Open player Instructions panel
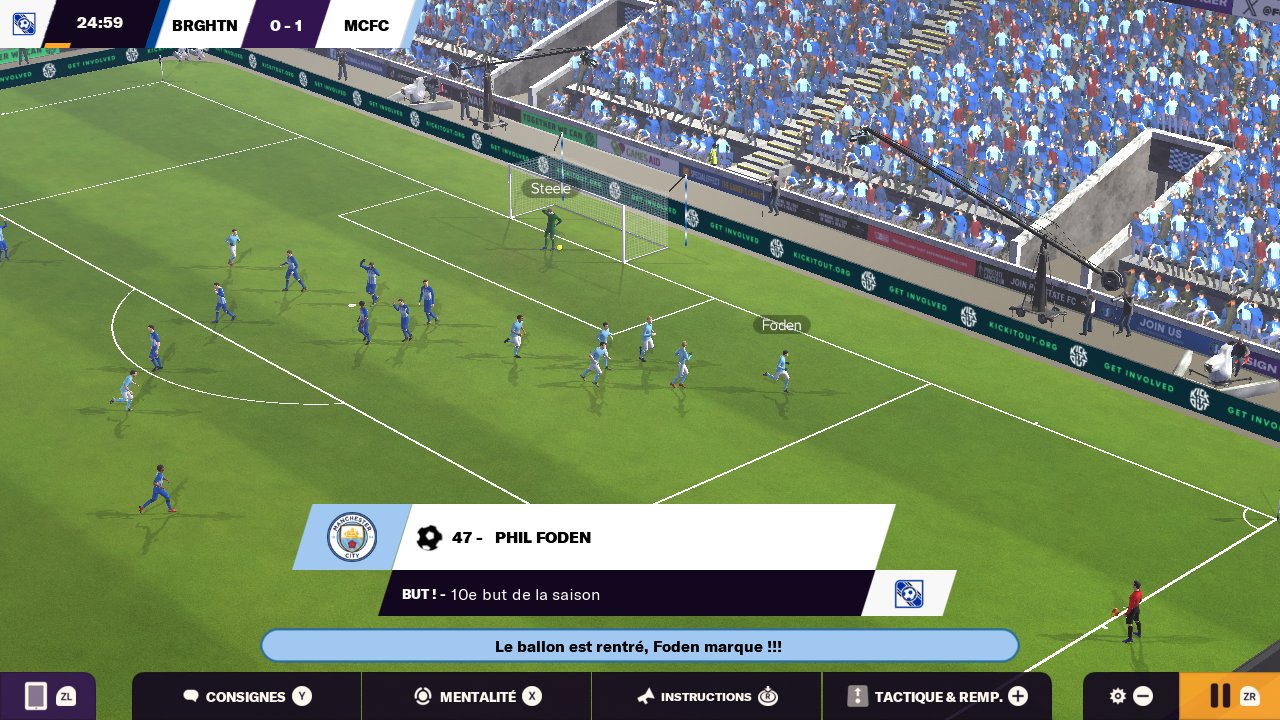The image size is (1280, 720). 707,696
